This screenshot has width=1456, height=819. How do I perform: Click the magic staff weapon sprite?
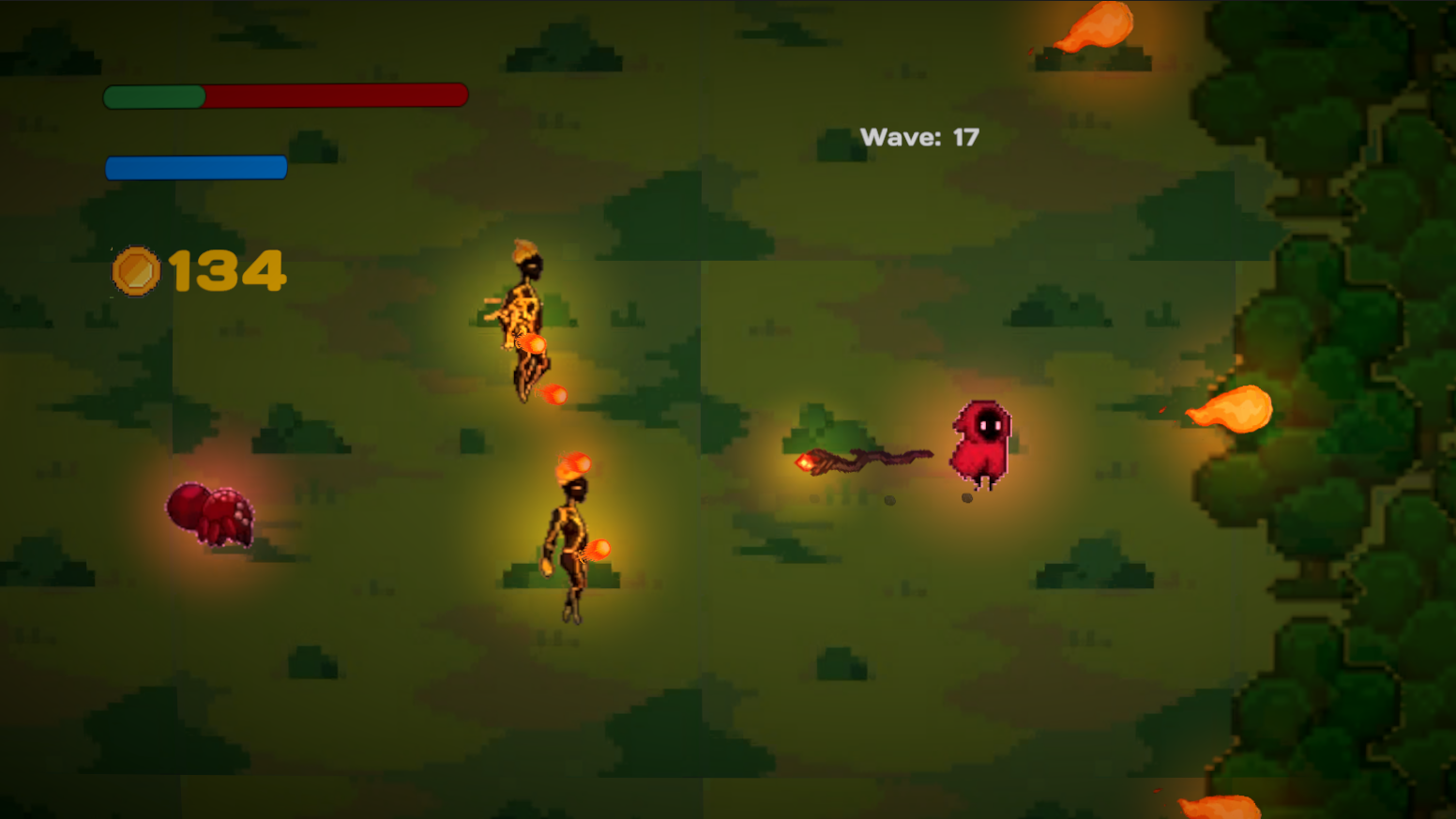[x=863, y=459]
